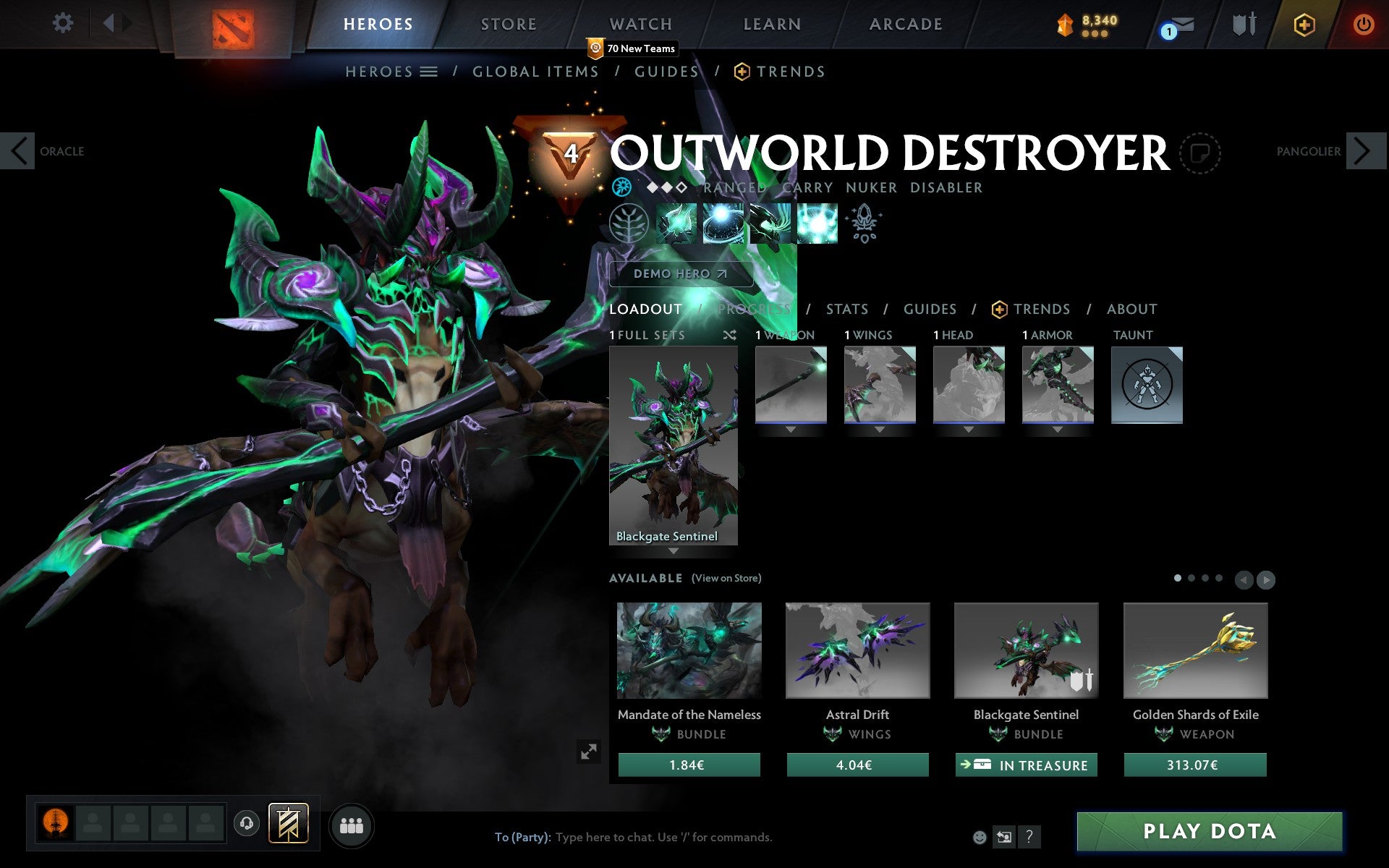Screen dimensions: 1389x868
Task: Open weapon slot dropdown arrow
Action: point(790,428)
